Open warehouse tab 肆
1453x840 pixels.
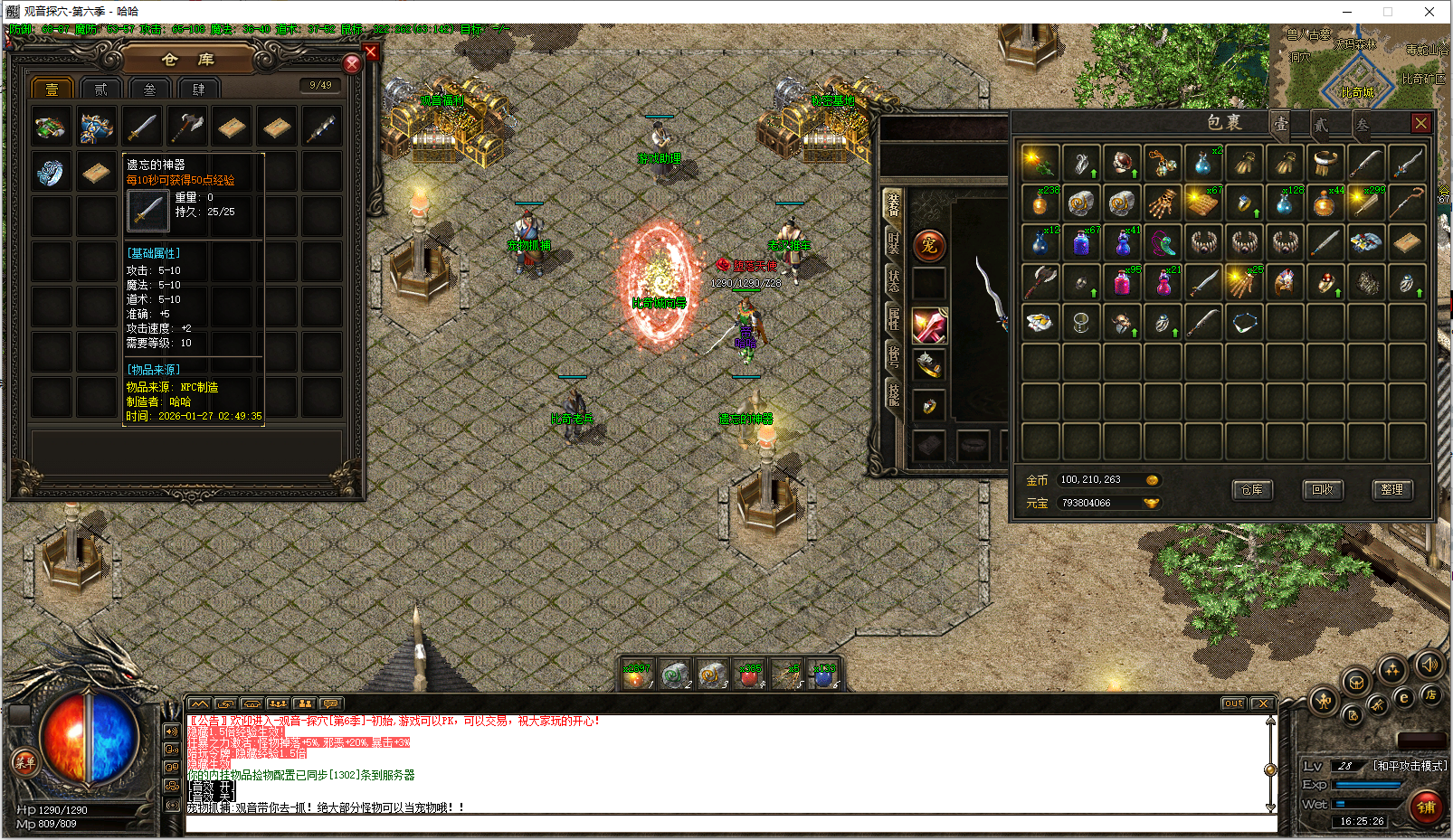(198, 89)
